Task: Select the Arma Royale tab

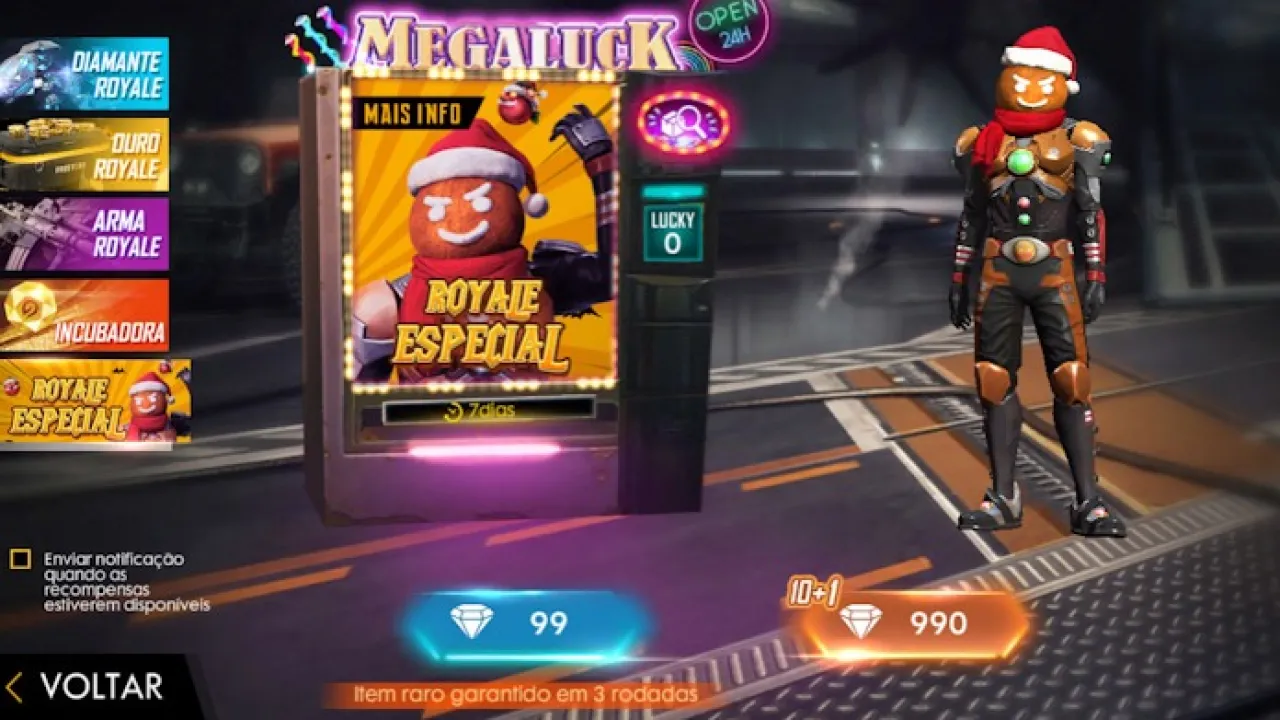Action: (x=85, y=235)
